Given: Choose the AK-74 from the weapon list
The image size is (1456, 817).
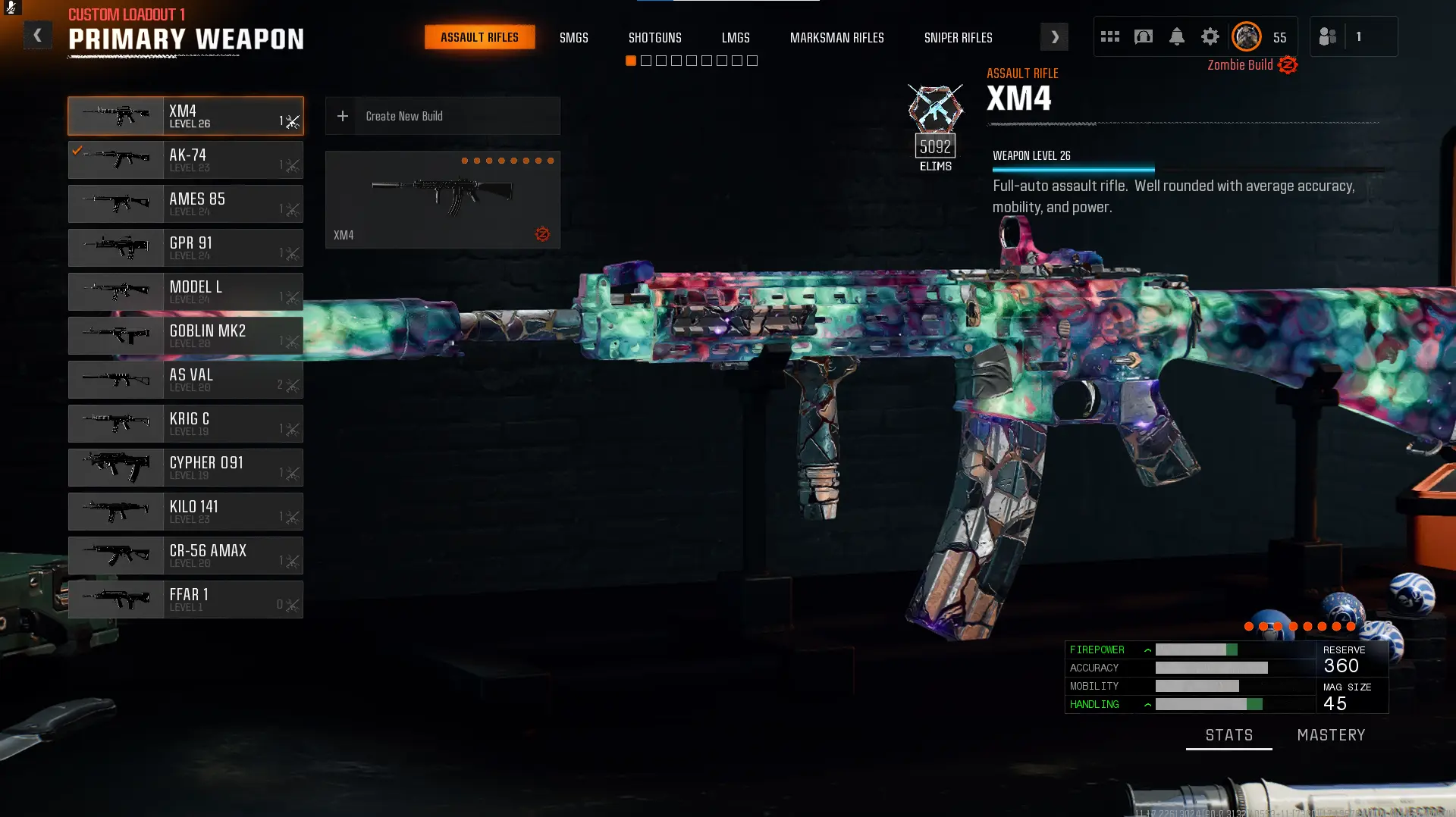Looking at the screenshot, I should pyautogui.click(x=186, y=160).
